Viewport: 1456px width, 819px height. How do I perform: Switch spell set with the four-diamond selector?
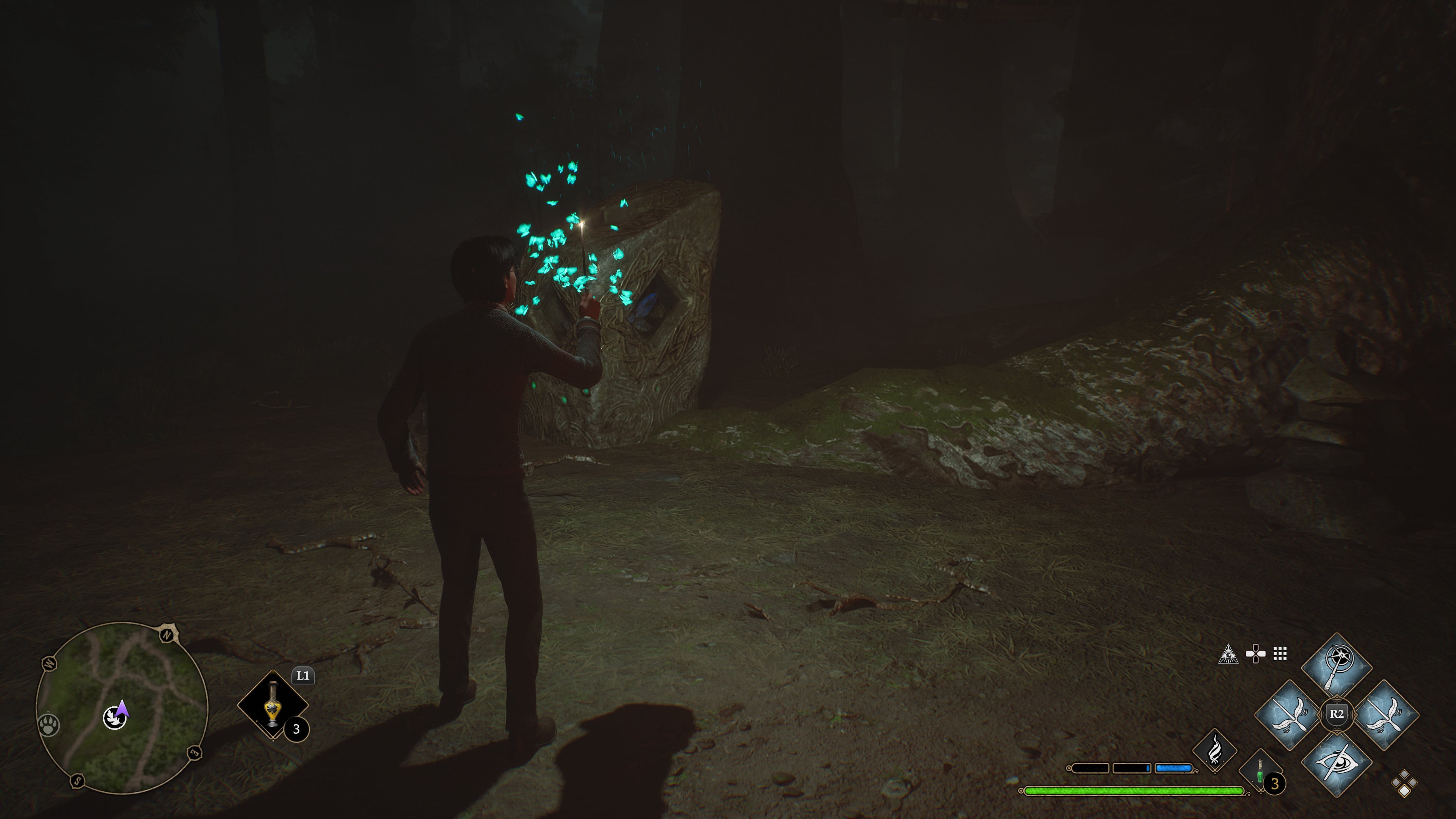1404,783
